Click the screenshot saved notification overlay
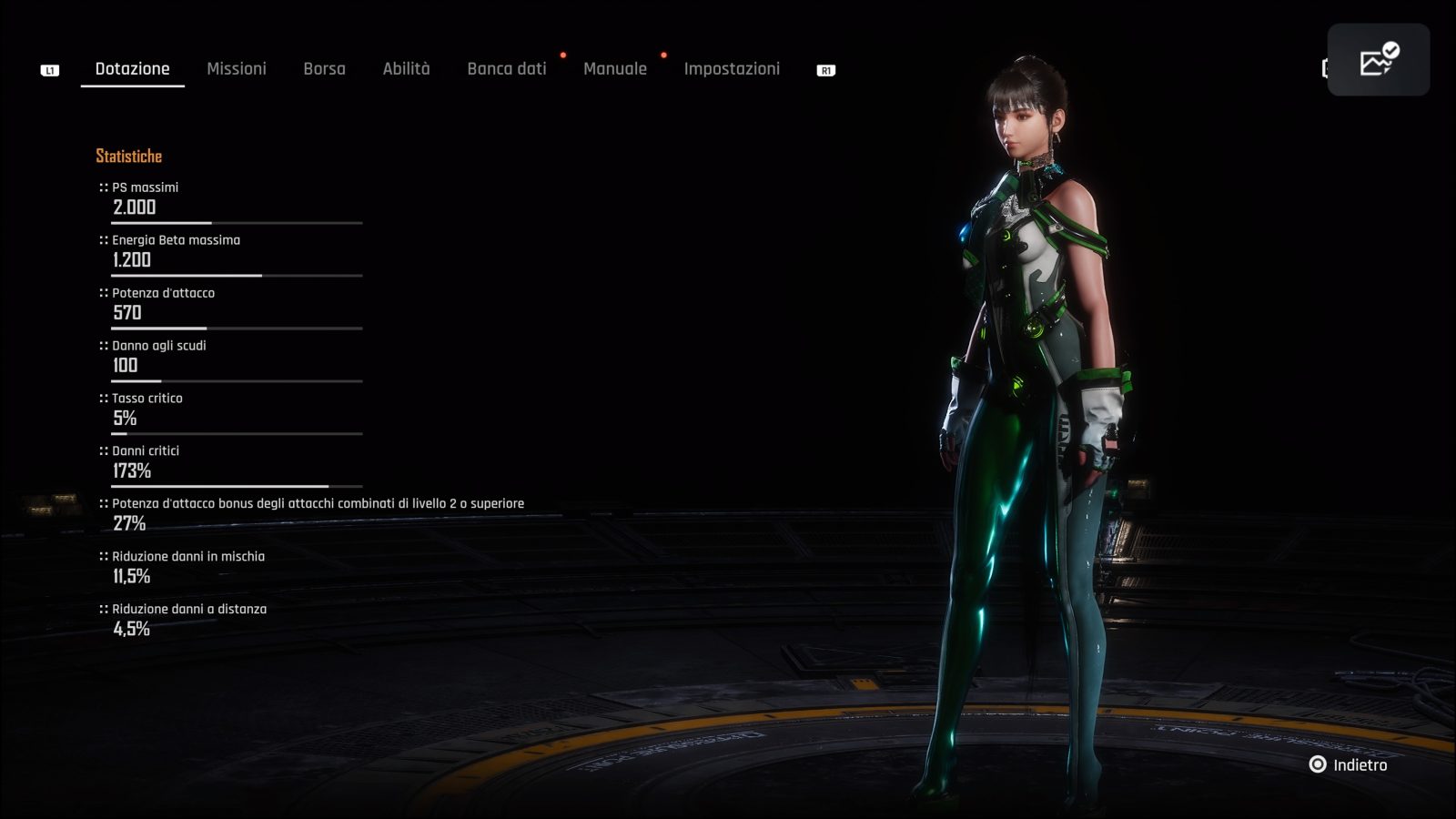The height and width of the screenshot is (819, 1456). 1378,60
